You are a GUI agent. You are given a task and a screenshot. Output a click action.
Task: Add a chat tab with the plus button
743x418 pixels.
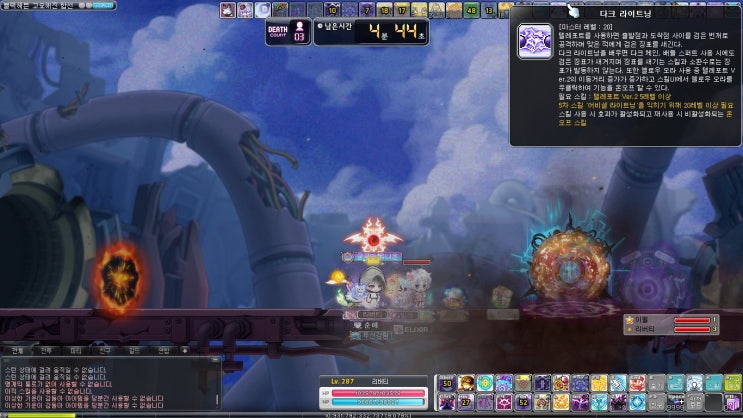click(x=184, y=351)
